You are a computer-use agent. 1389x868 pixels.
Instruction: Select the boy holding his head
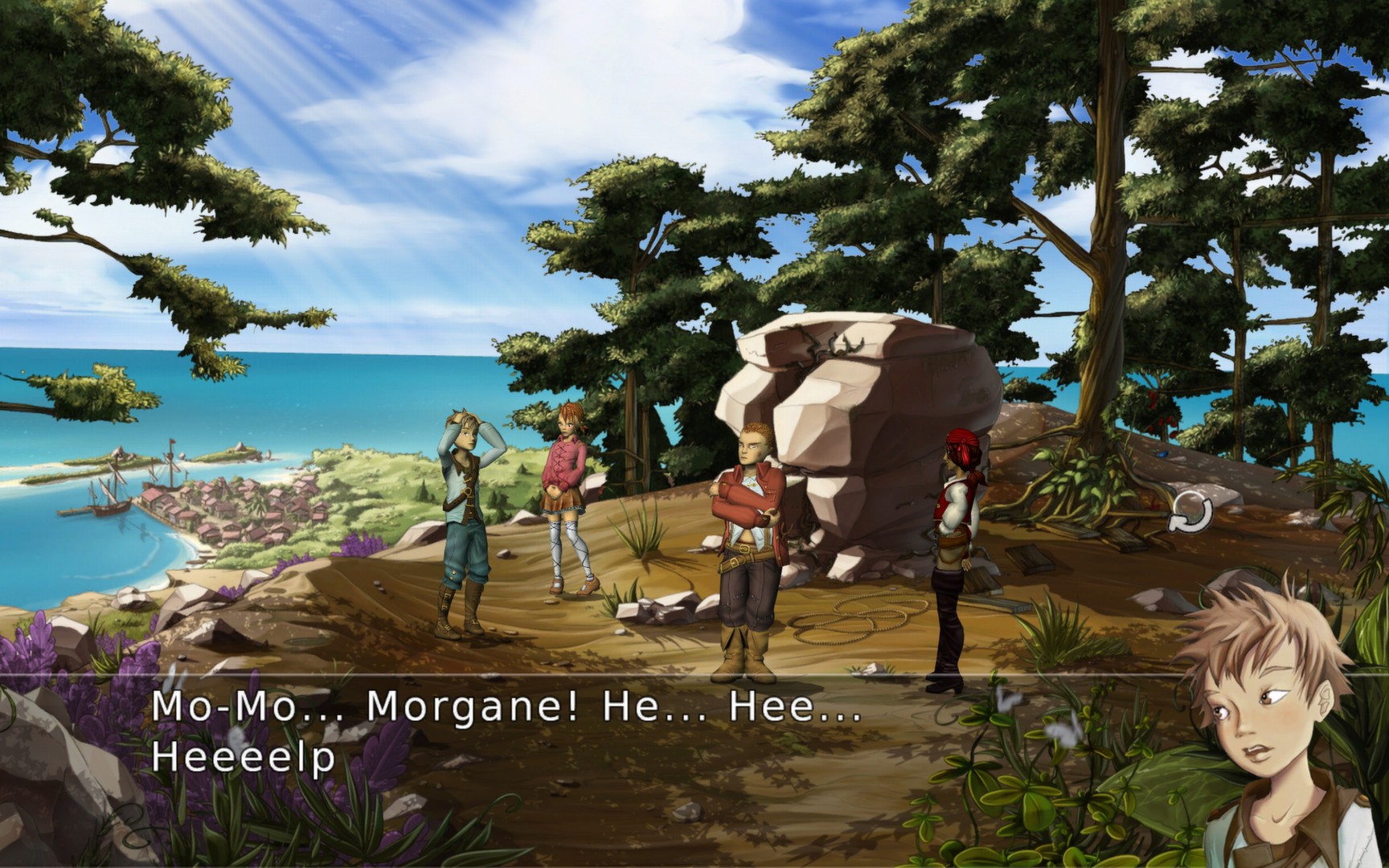(x=458, y=514)
